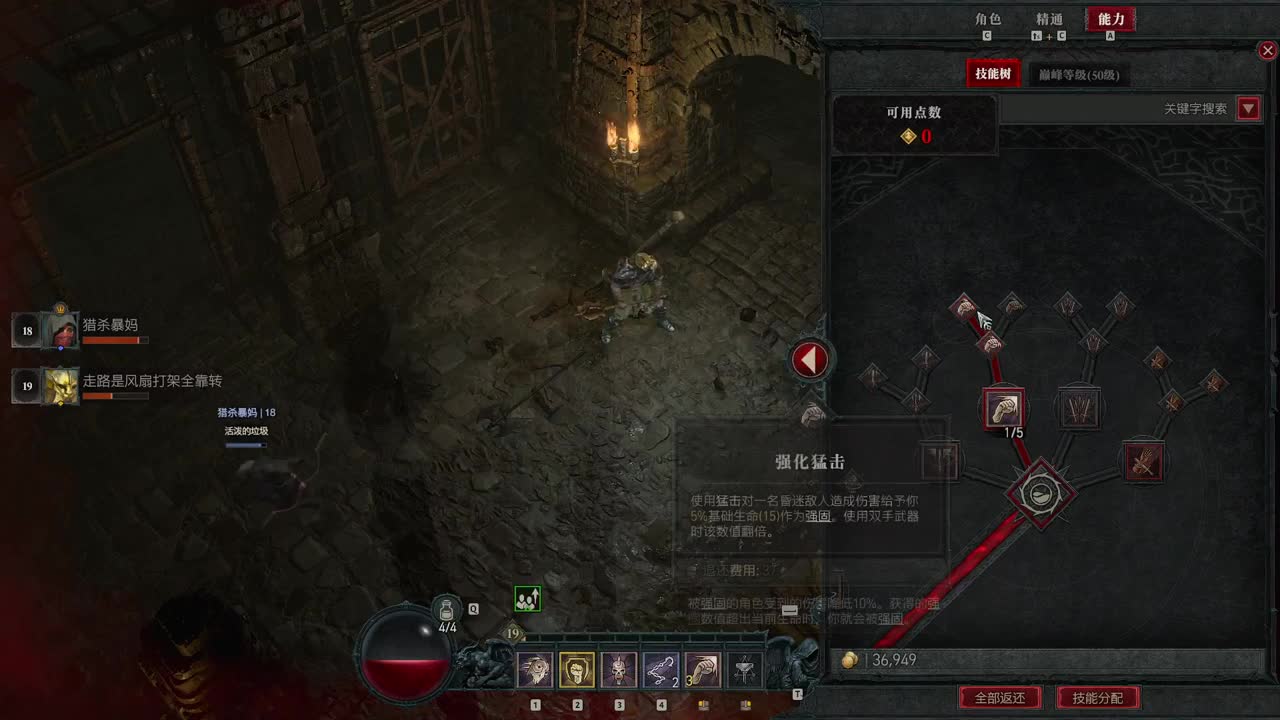Collapse the skill panel using the red arrow
Screen dimensions: 1280x720
[x=811, y=359]
